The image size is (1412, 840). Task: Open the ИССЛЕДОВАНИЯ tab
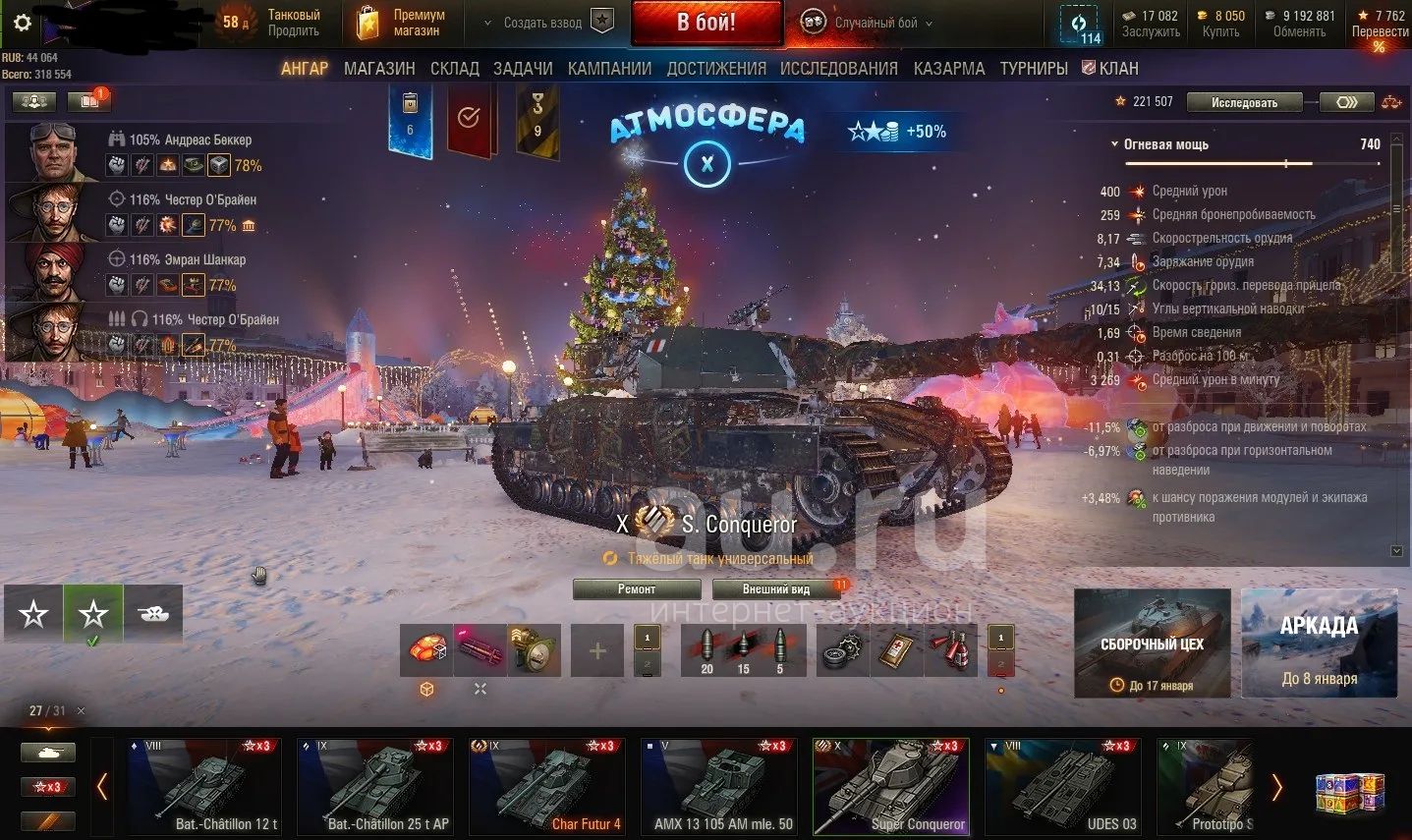coord(838,69)
